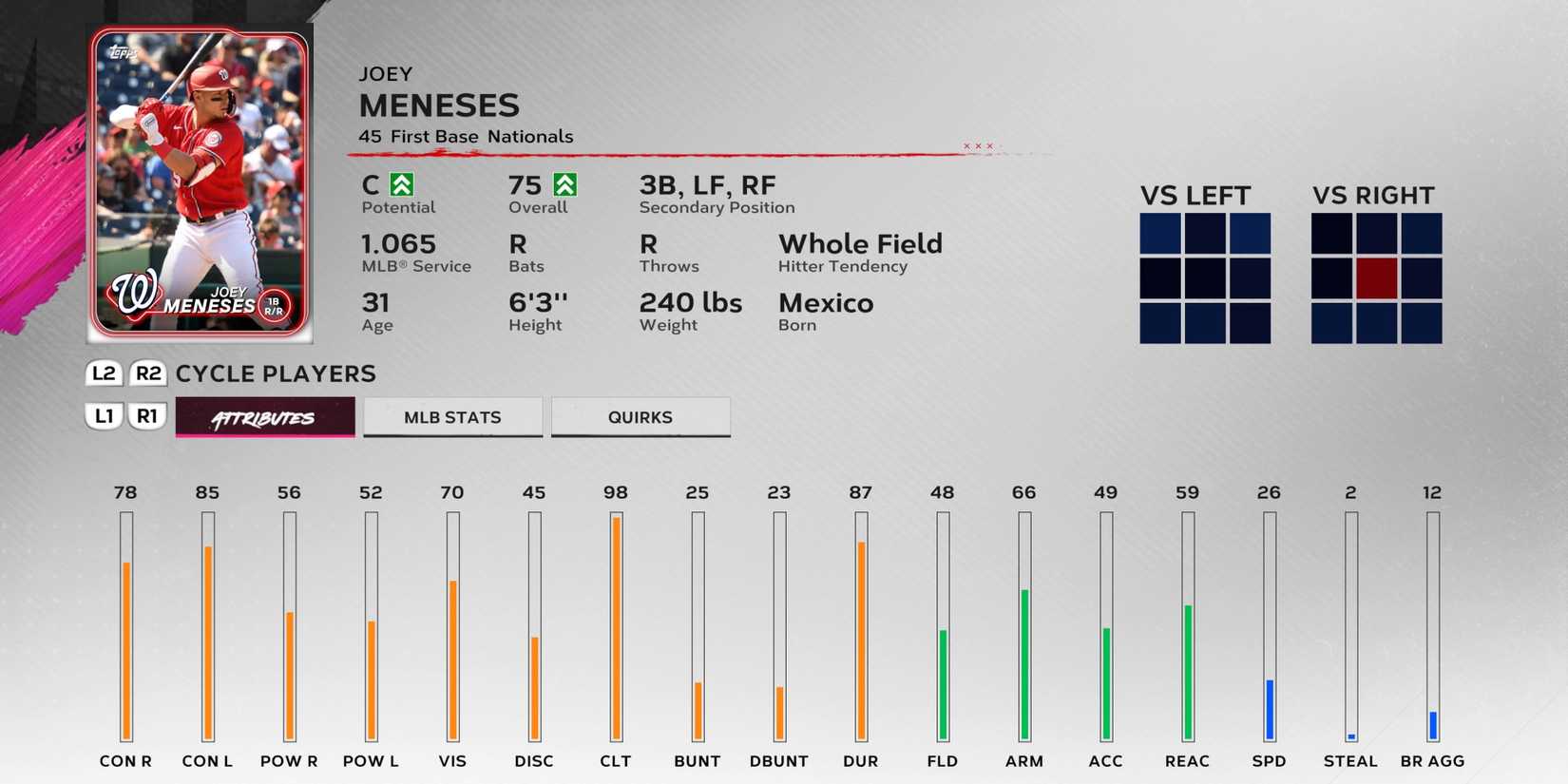
Task: Click the R1 shoulder button icon
Action: pos(148,416)
